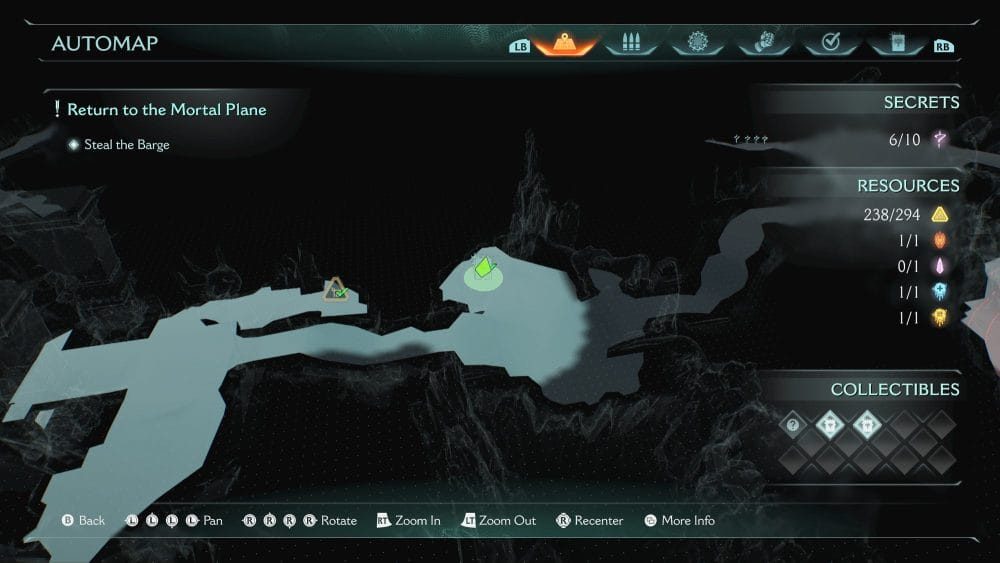This screenshot has width=1000, height=563.
Task: Select the blue shield resource icon
Action: [x=940, y=292]
